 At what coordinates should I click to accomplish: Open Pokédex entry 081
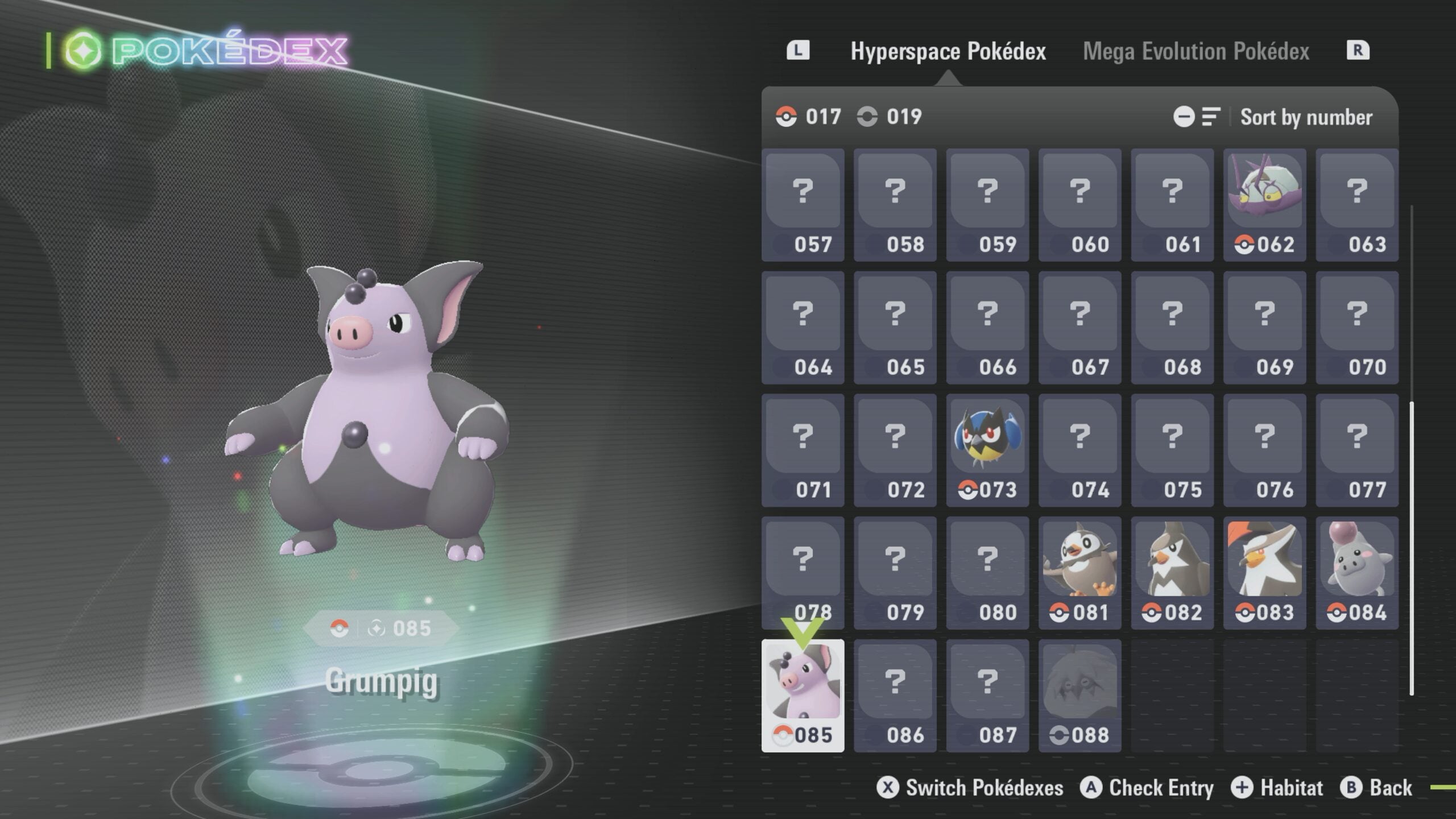tap(1079, 573)
